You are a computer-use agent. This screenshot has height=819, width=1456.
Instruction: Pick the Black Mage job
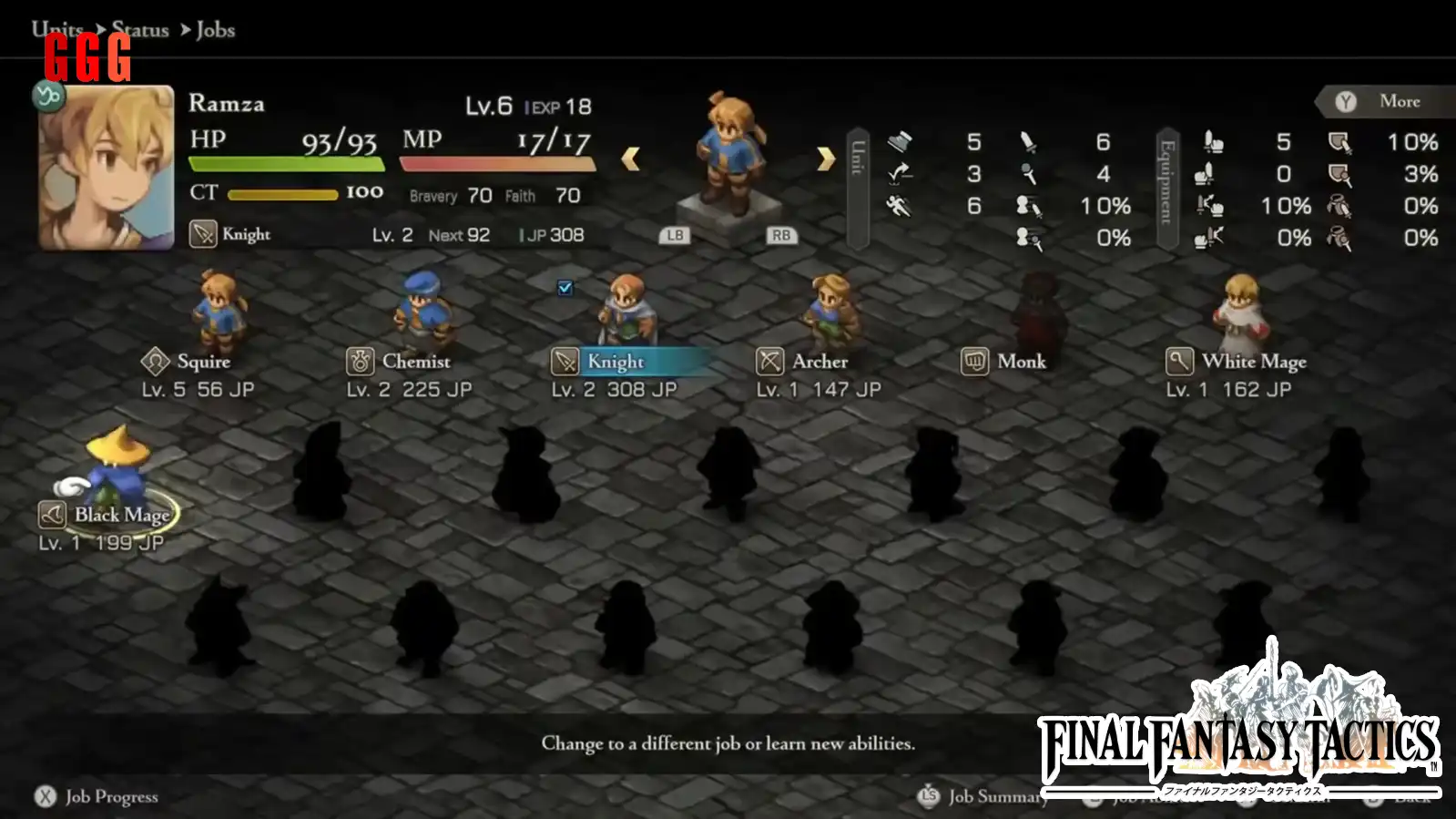pos(121,515)
